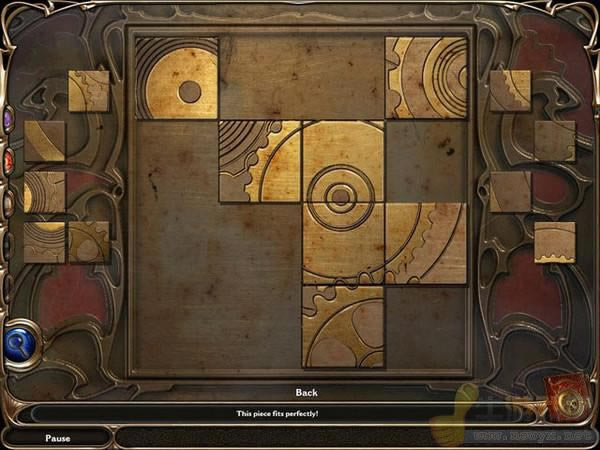The width and height of the screenshot is (600, 450).
Task: Pick the top loose piece on the left side
Action: [x=89, y=91]
